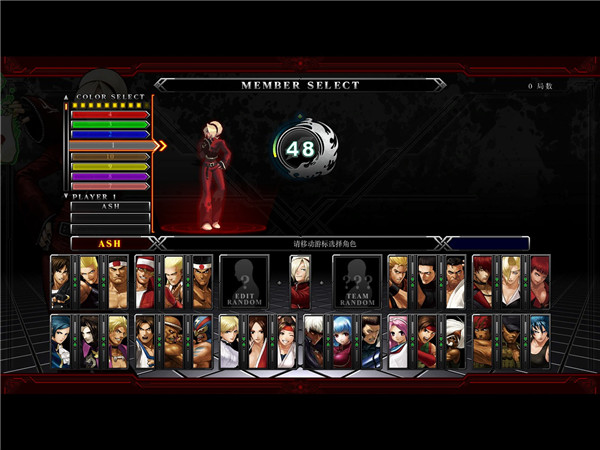The height and width of the screenshot is (450, 600).
Task: Select the brown color option
Action: (x=108, y=156)
